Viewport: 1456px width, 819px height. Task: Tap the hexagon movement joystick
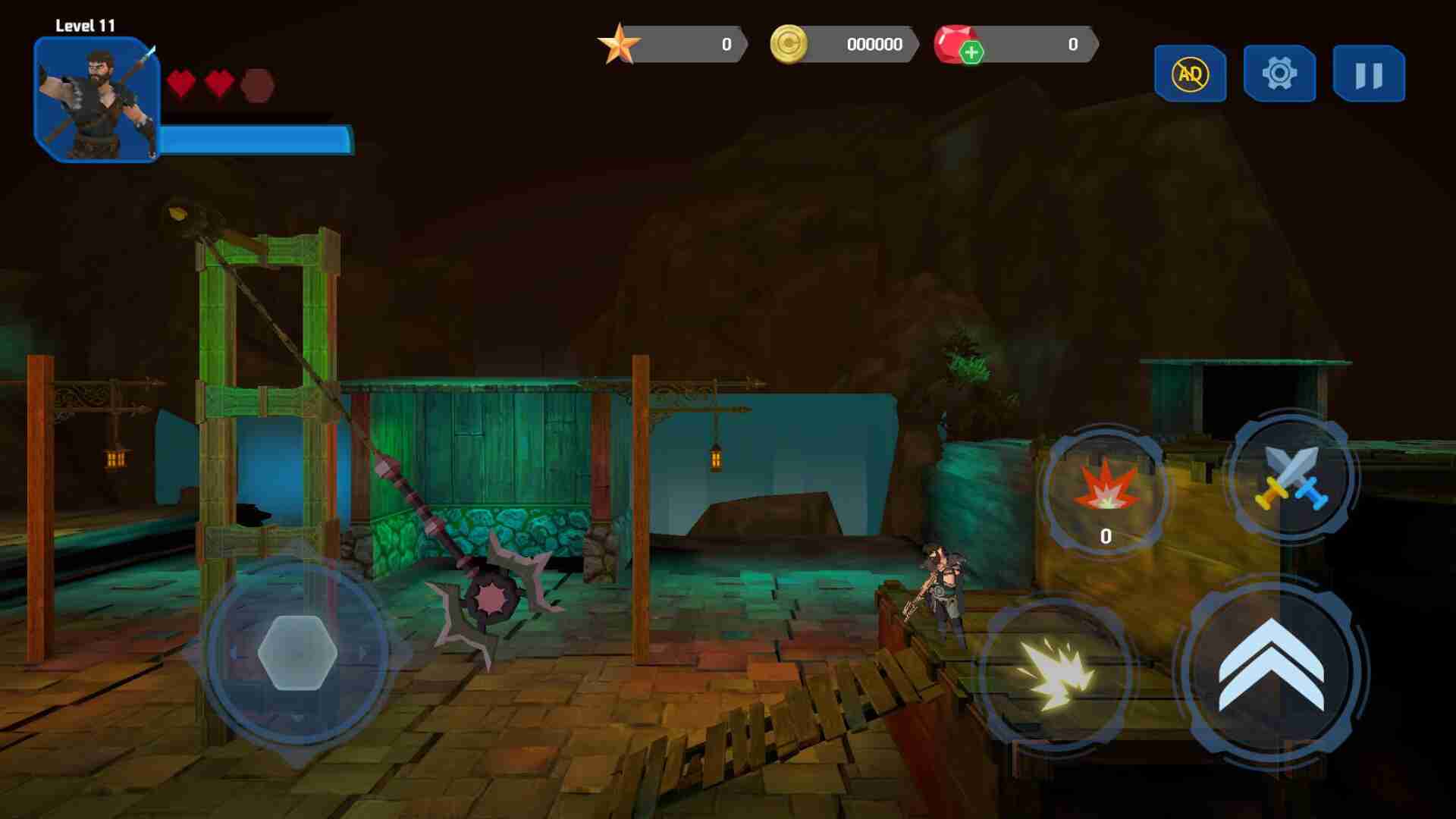297,652
